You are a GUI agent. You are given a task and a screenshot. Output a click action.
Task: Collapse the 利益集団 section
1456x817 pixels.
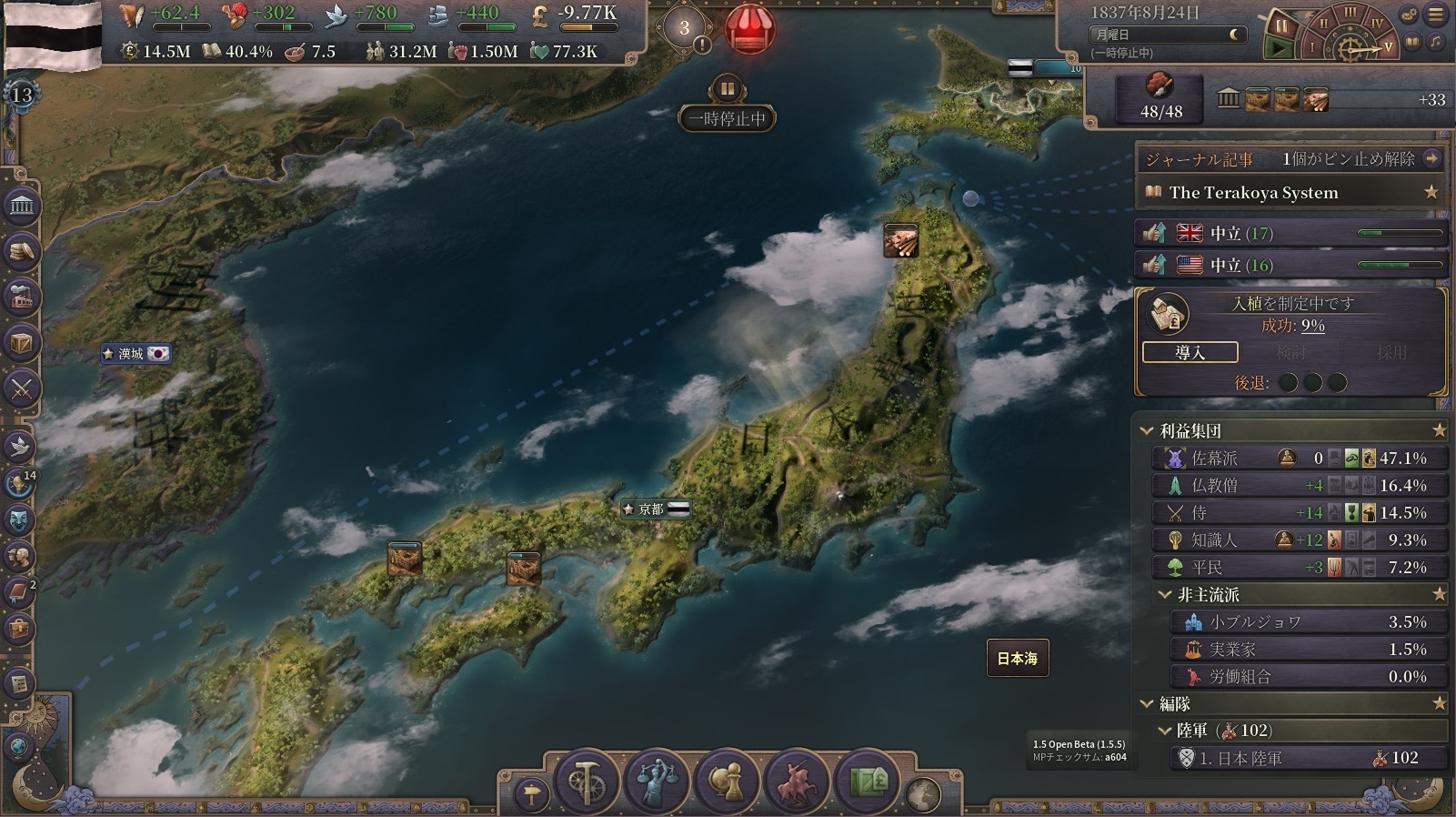(1148, 430)
